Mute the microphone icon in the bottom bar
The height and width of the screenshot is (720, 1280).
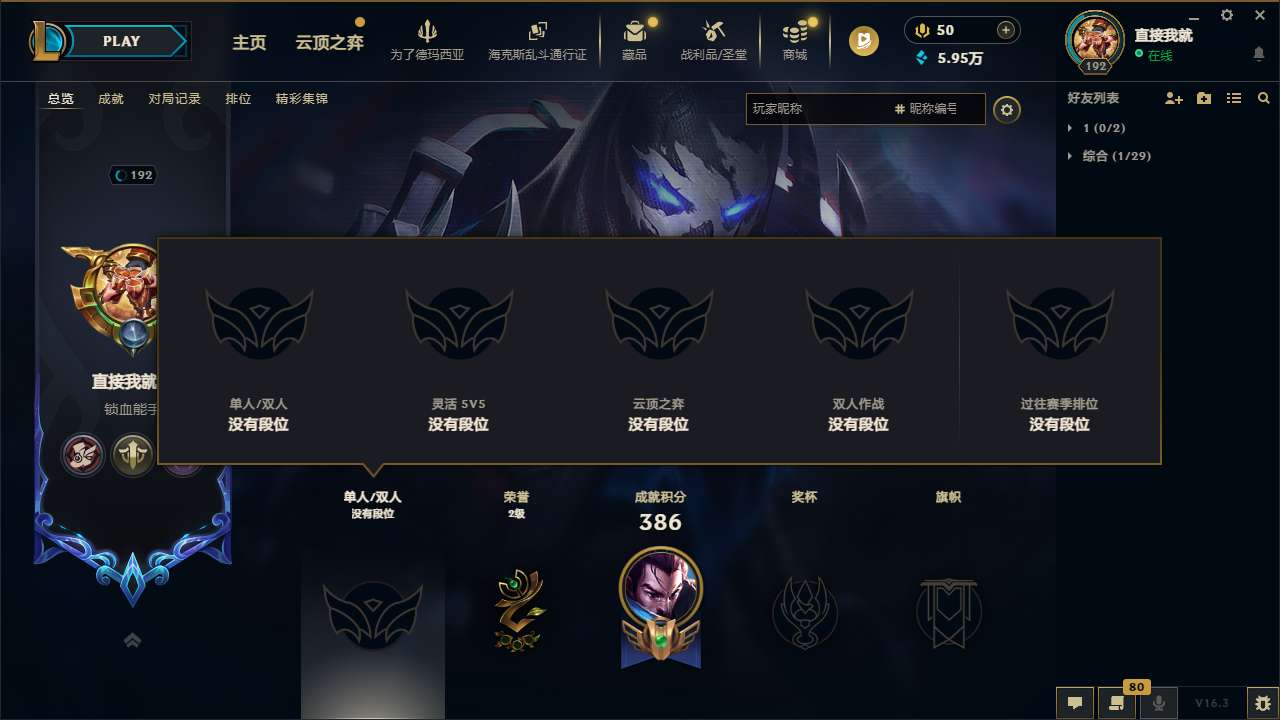(1159, 703)
